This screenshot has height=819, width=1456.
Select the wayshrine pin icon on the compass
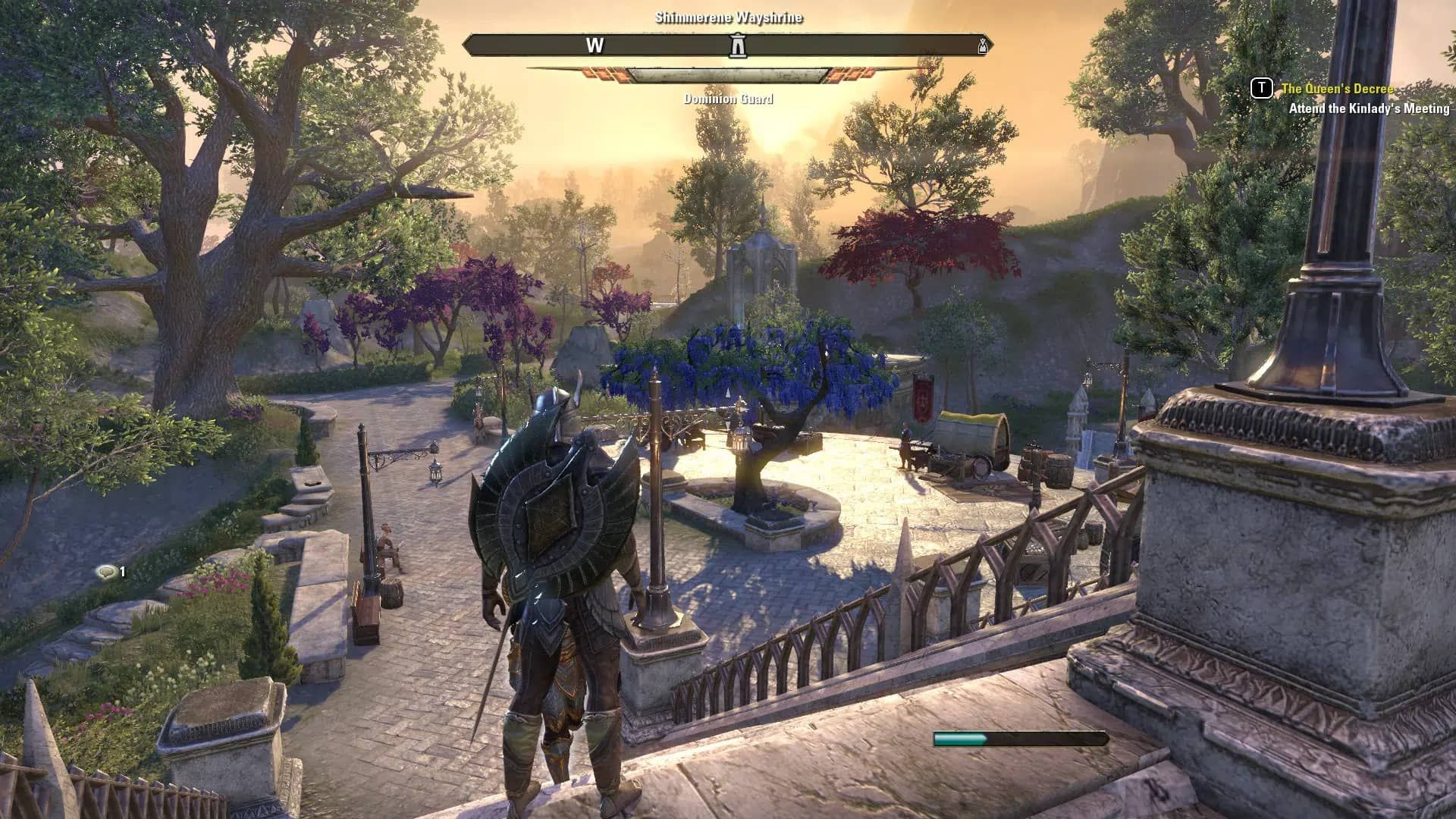[738, 45]
